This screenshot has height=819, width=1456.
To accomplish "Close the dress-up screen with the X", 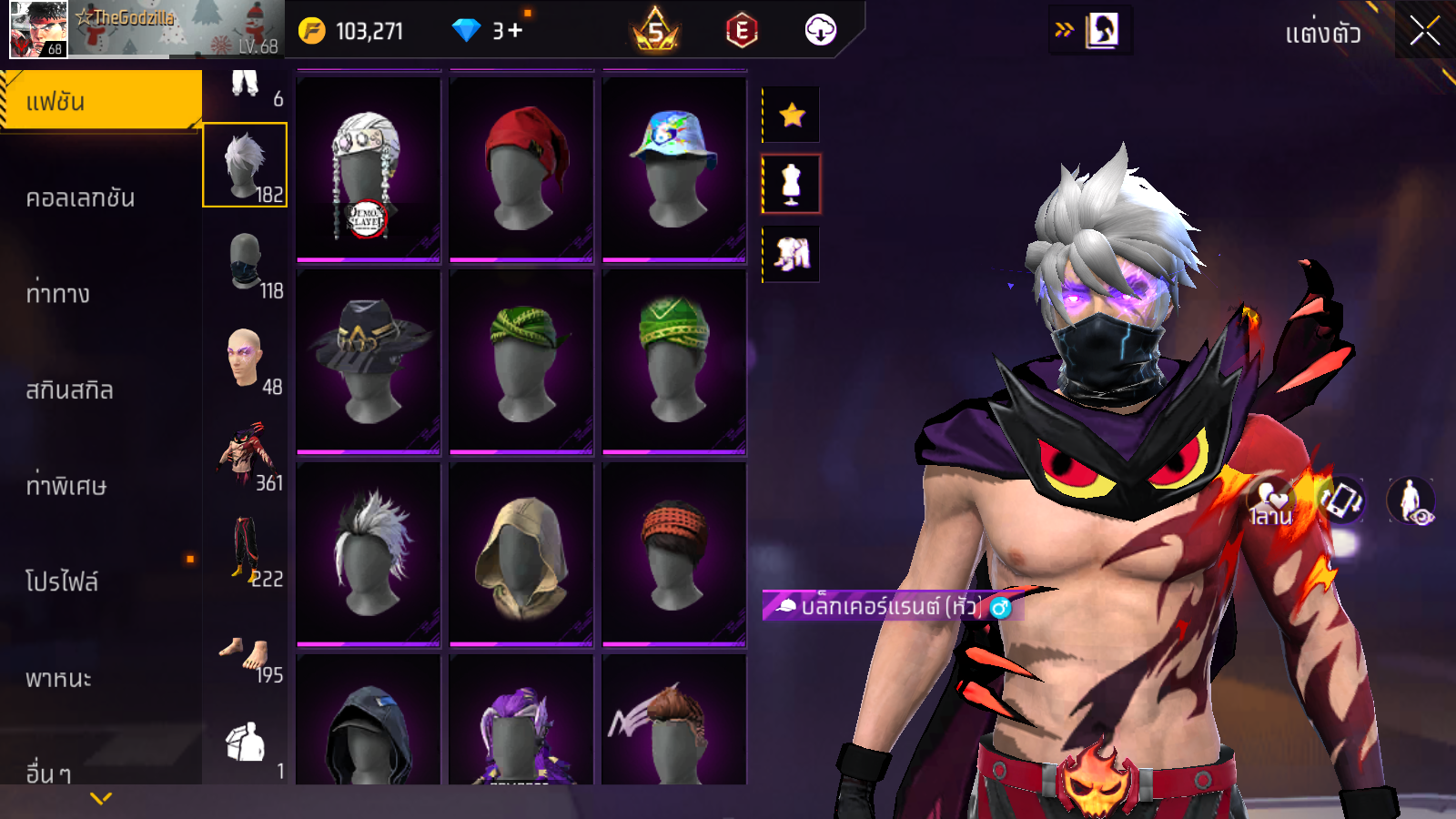I will (1424, 32).
